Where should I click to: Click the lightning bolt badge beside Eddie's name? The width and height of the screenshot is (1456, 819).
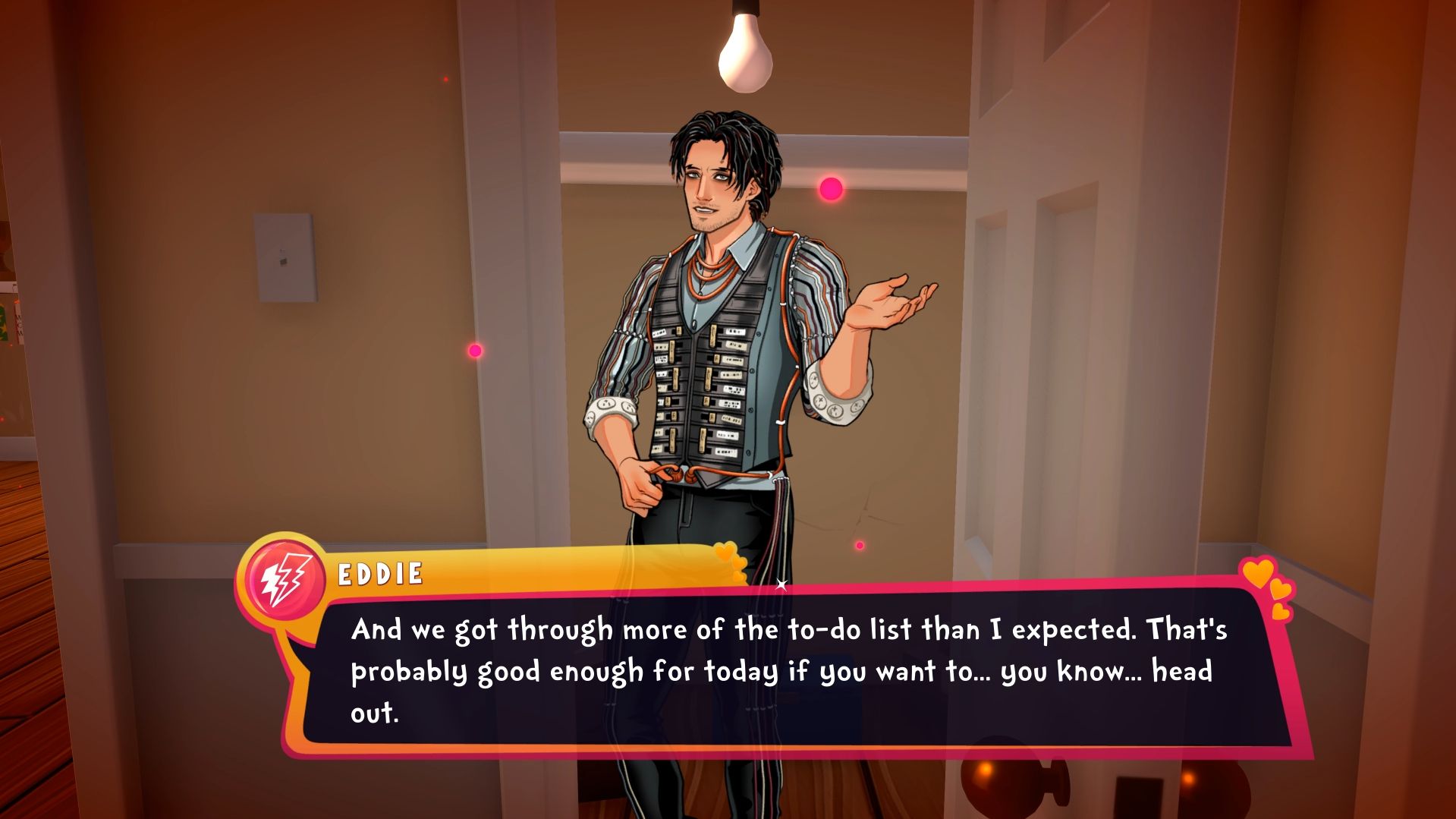click(x=286, y=578)
